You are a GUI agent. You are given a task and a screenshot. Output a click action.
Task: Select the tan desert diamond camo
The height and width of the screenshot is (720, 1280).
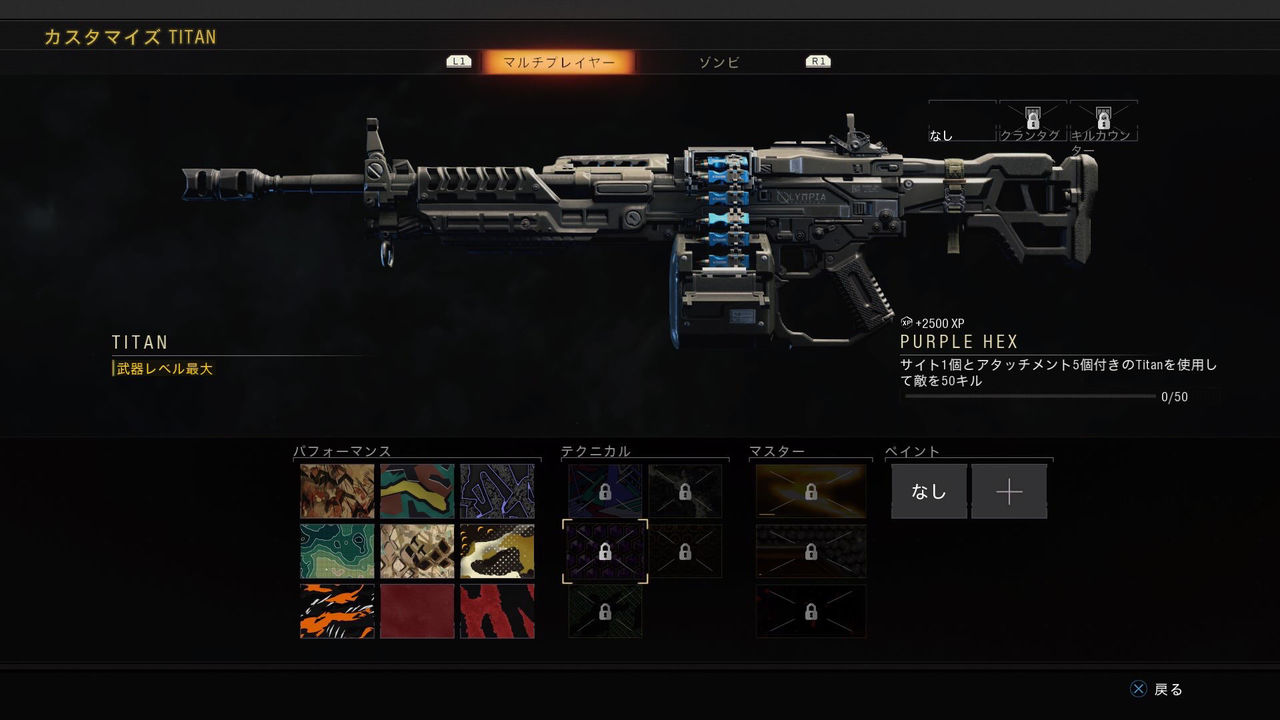tap(417, 551)
